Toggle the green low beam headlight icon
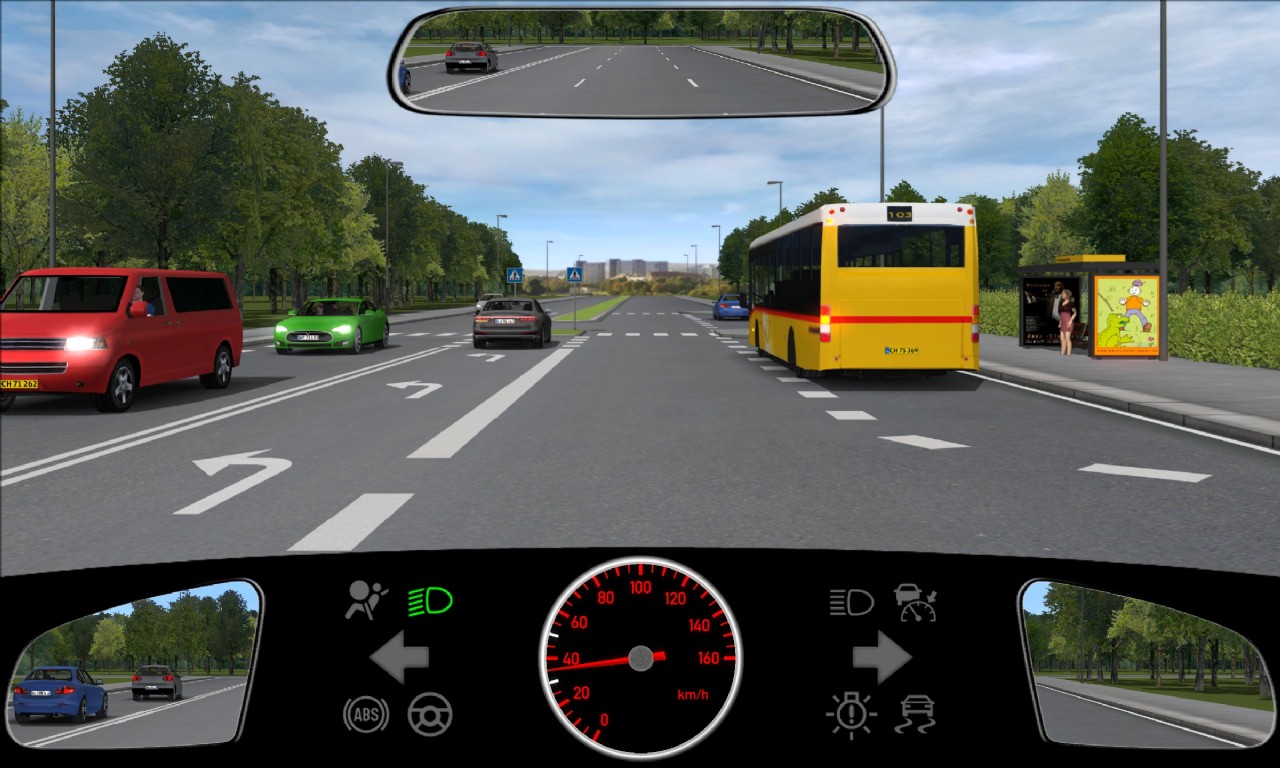The height and width of the screenshot is (768, 1280). pyautogui.click(x=430, y=601)
